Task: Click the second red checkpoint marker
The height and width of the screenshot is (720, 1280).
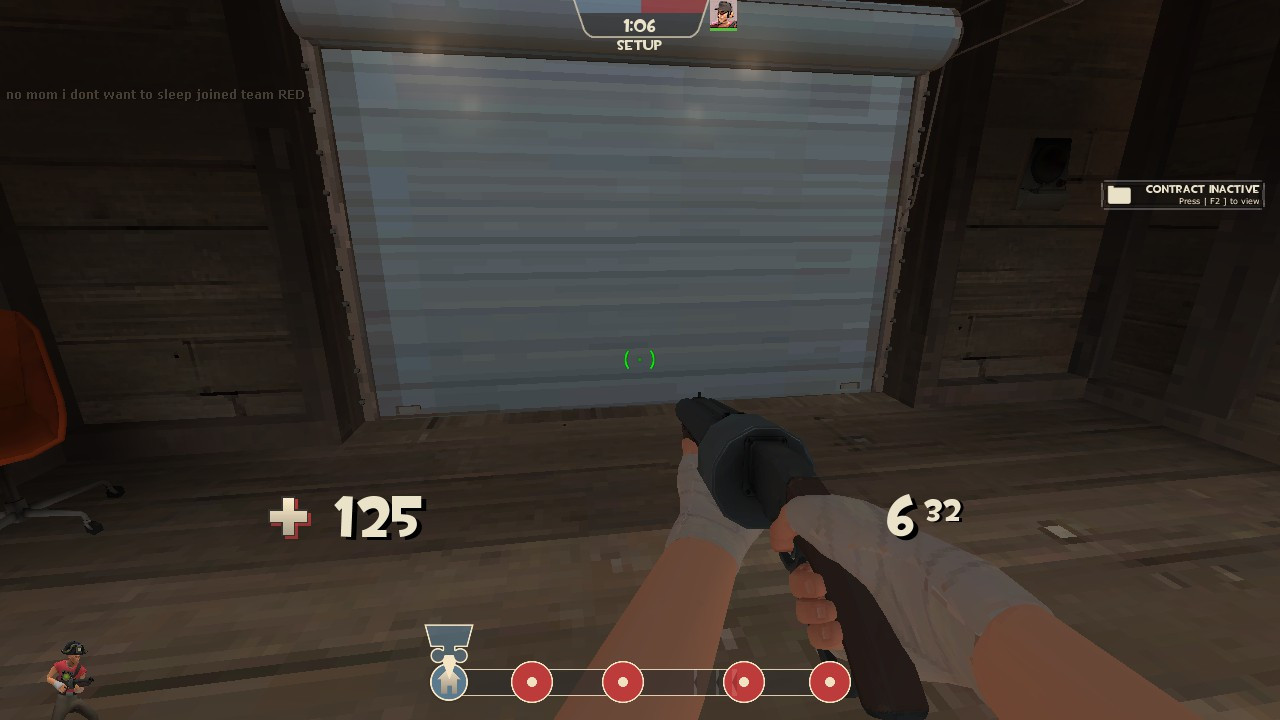Action: (623, 682)
